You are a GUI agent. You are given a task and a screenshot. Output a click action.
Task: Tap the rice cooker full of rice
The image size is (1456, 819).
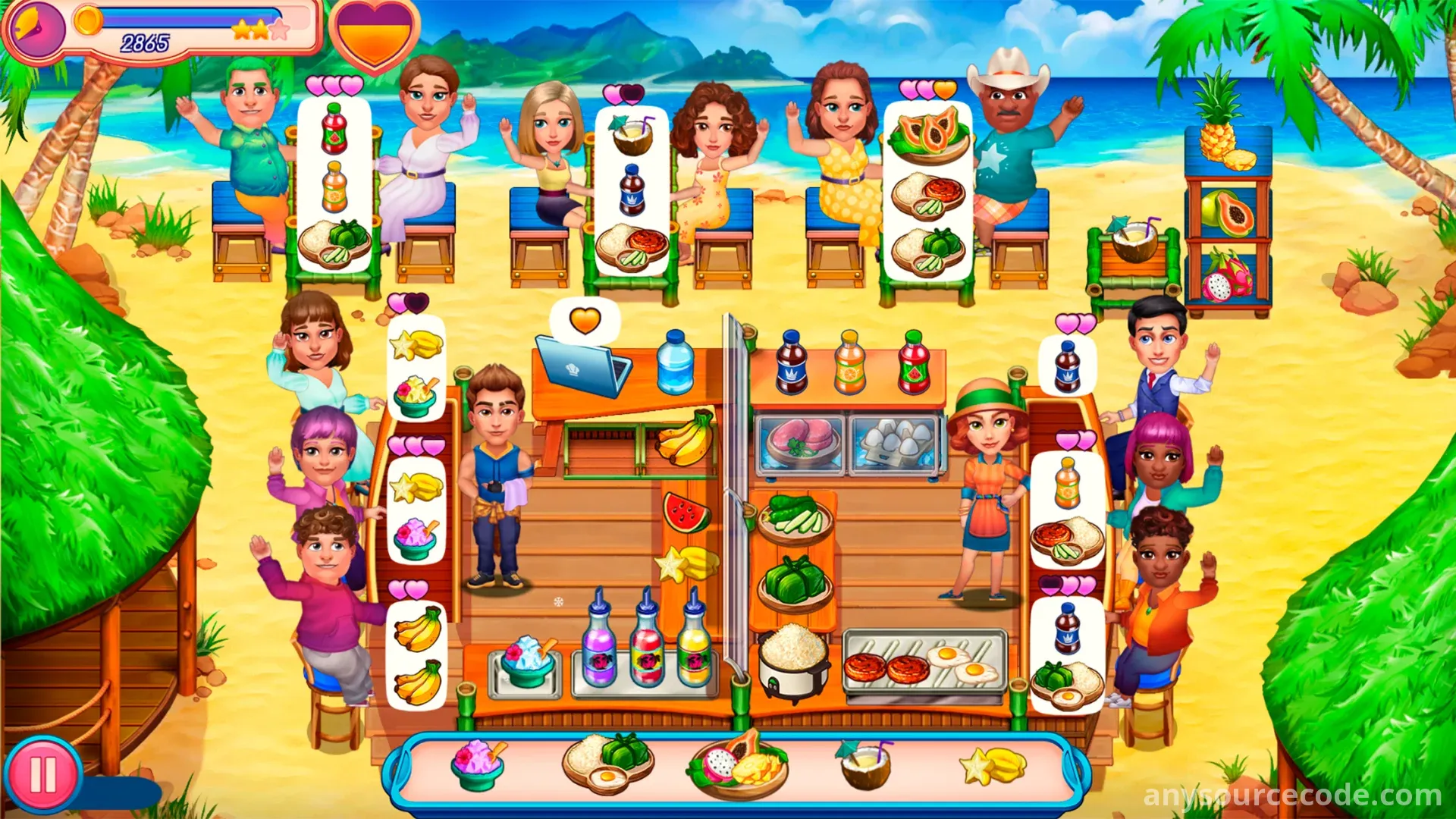(x=792, y=658)
